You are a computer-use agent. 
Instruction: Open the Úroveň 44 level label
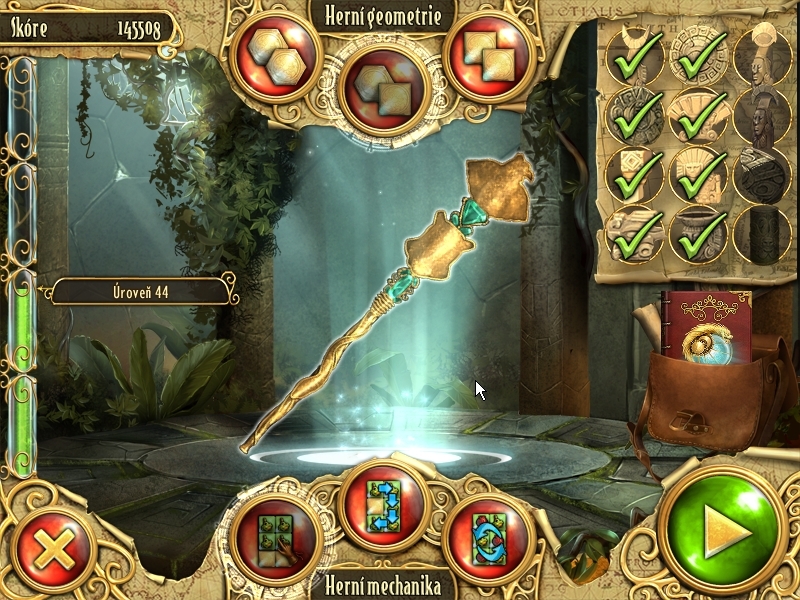coord(142,292)
